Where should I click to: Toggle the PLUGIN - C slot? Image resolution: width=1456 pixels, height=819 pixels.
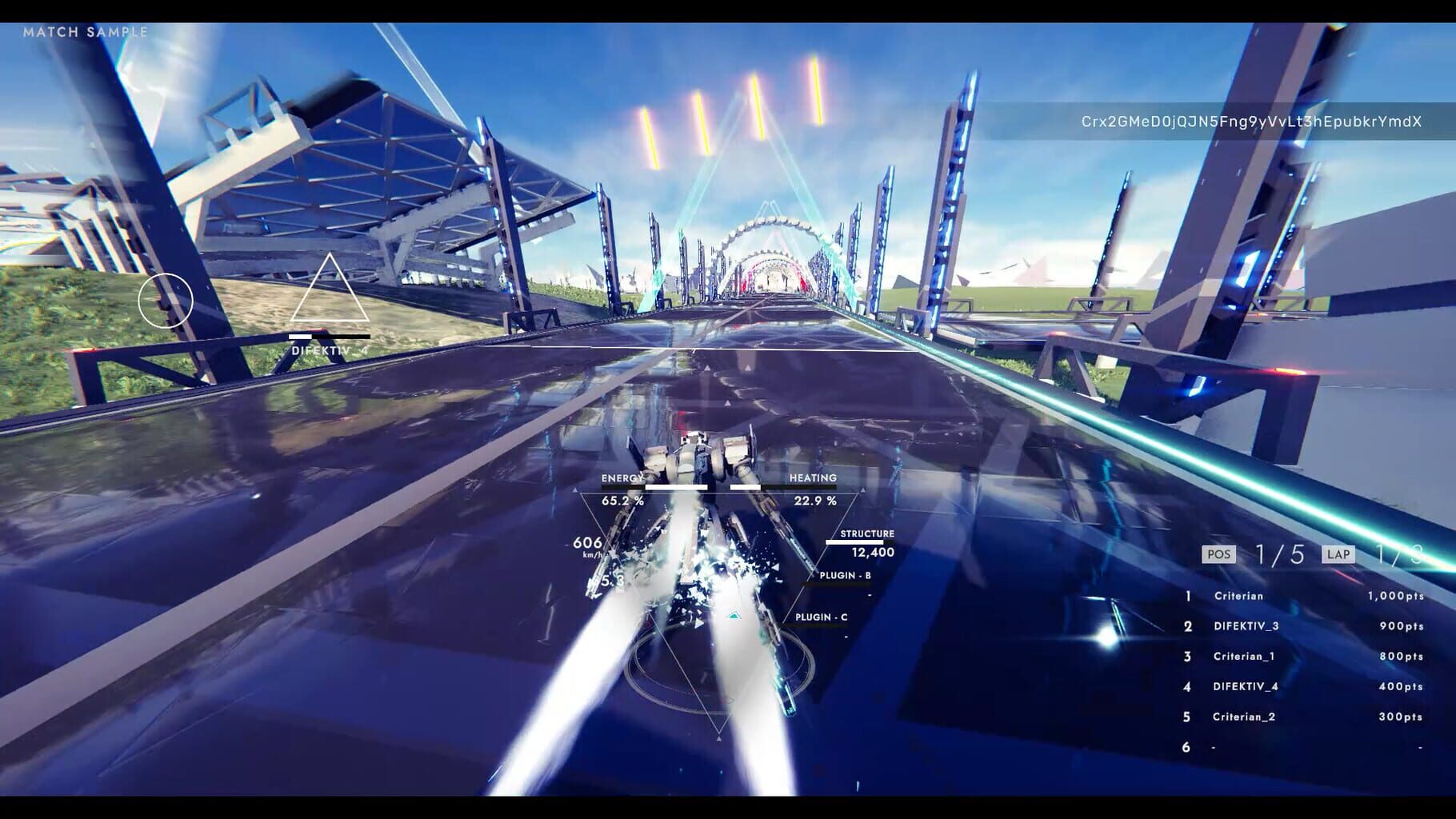point(821,617)
